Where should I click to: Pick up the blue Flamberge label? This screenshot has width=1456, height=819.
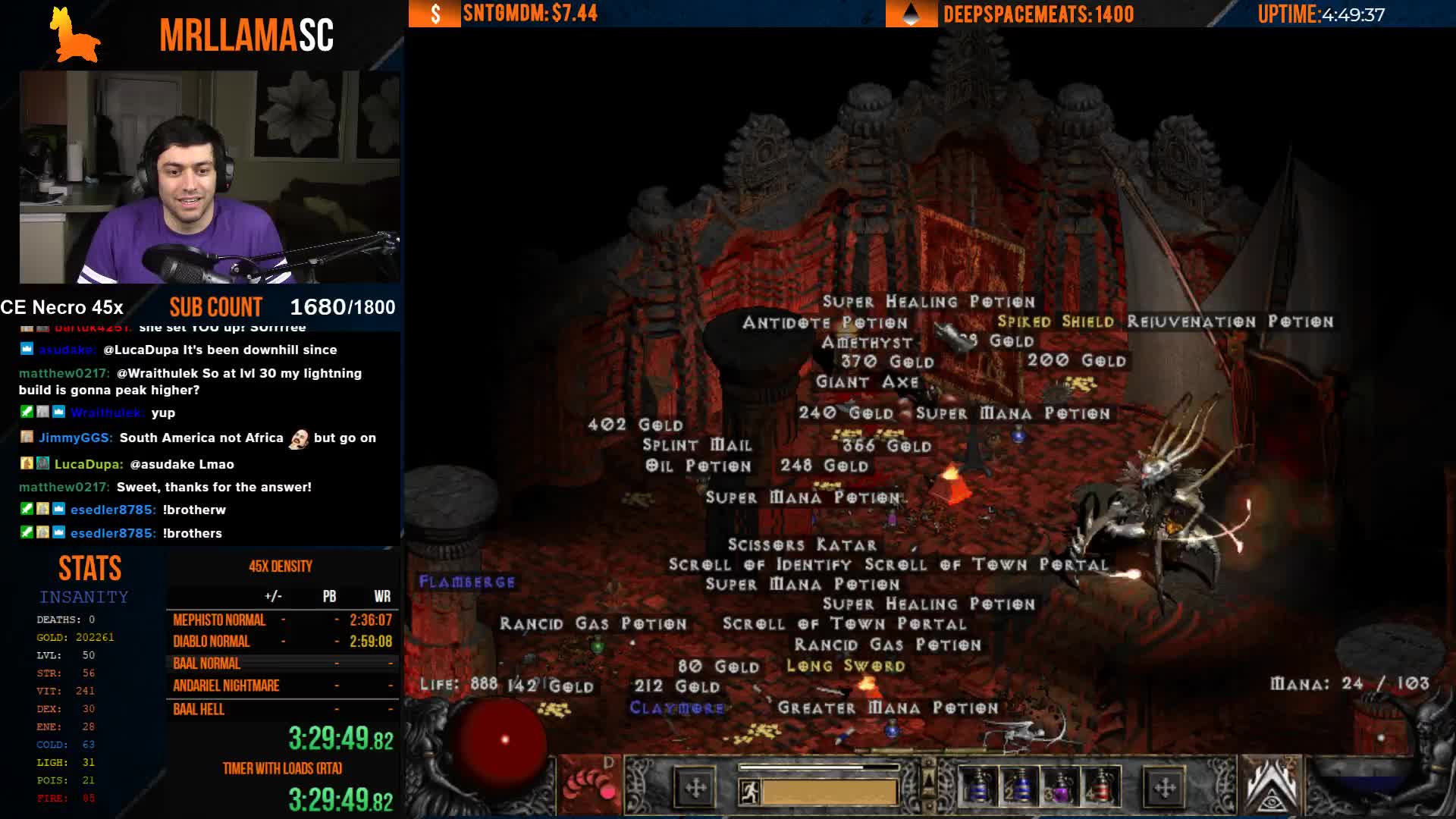click(467, 582)
